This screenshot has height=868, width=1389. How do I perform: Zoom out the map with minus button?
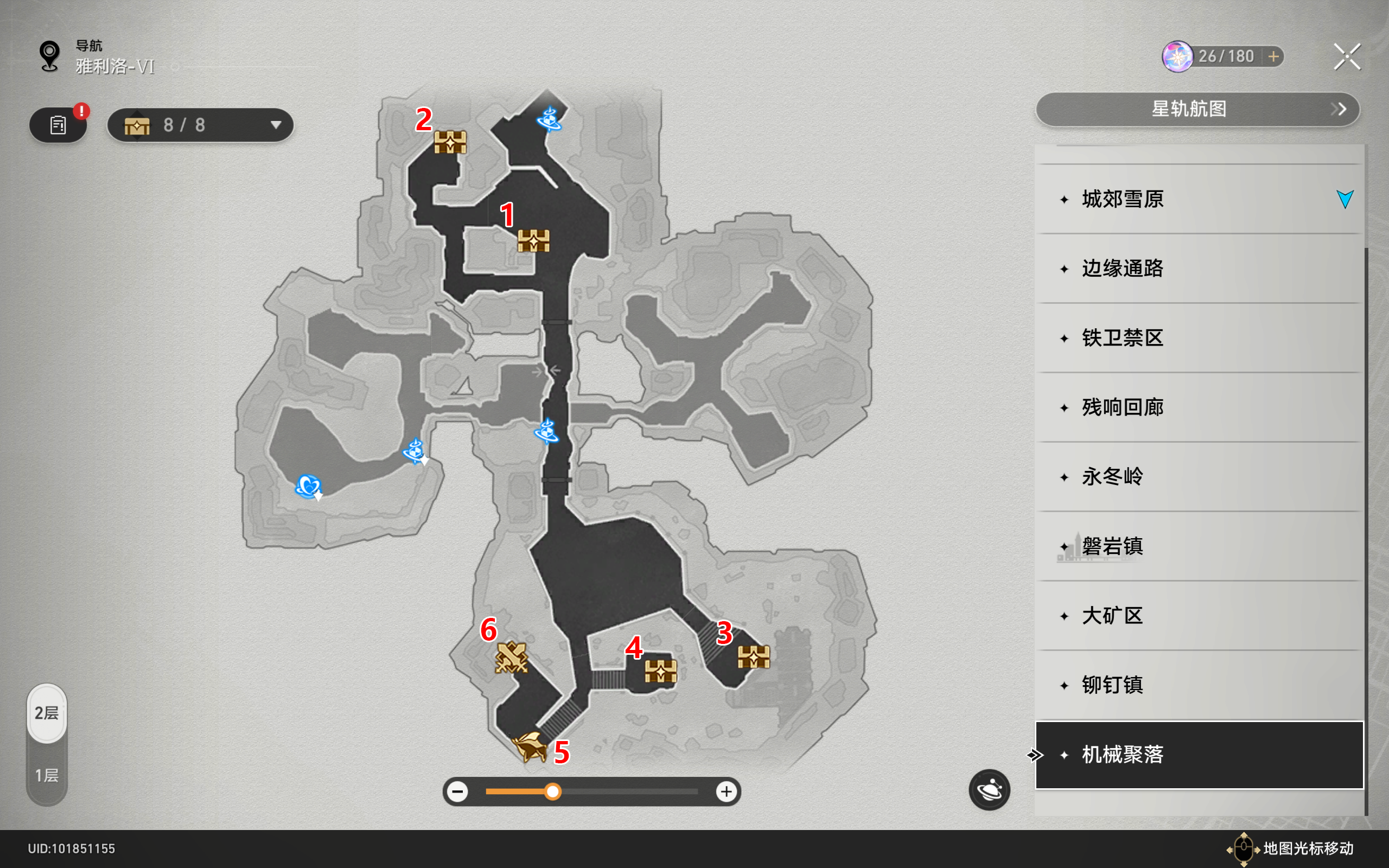[x=457, y=792]
